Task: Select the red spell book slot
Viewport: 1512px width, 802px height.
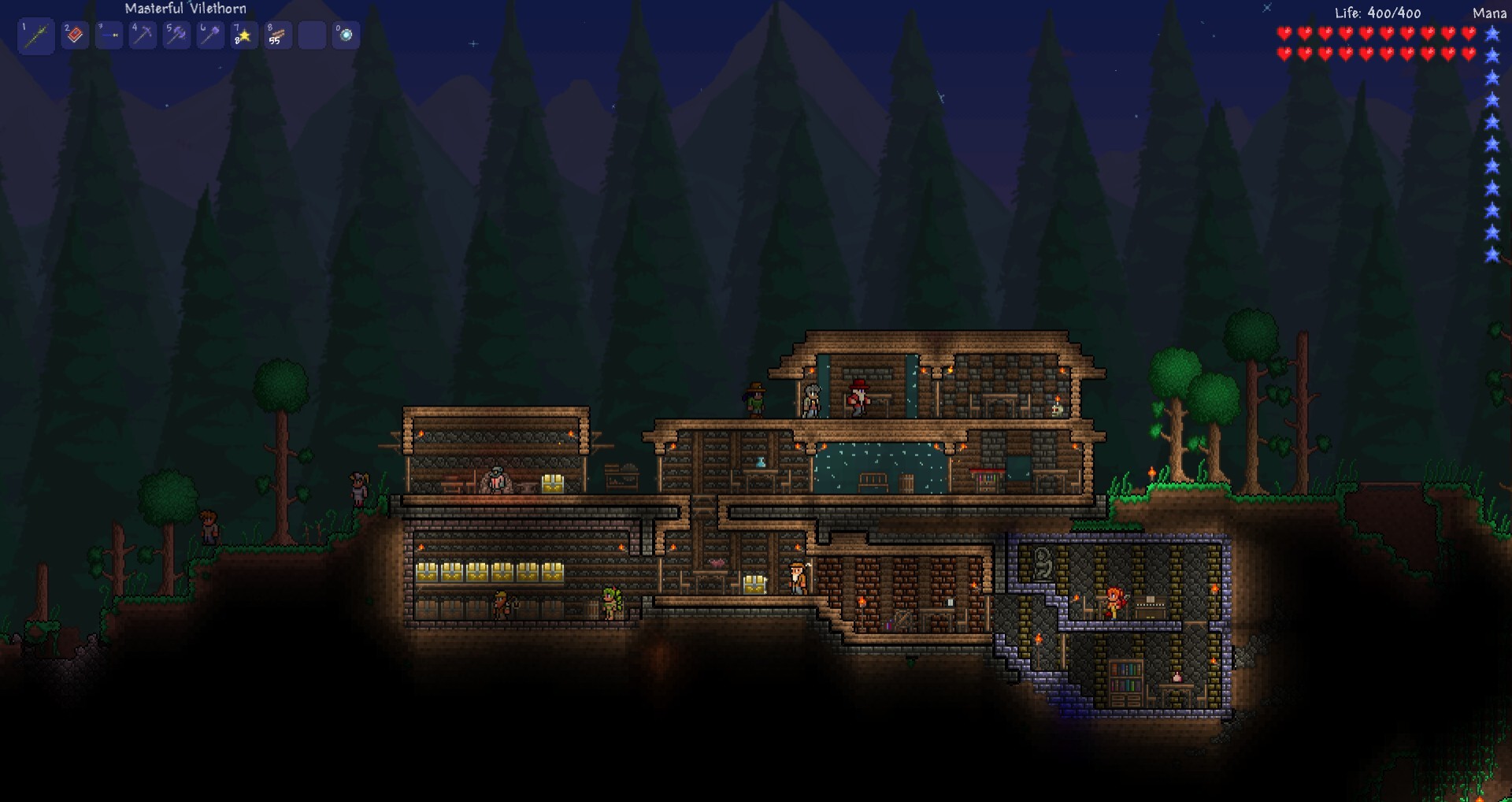Action: pos(75,35)
